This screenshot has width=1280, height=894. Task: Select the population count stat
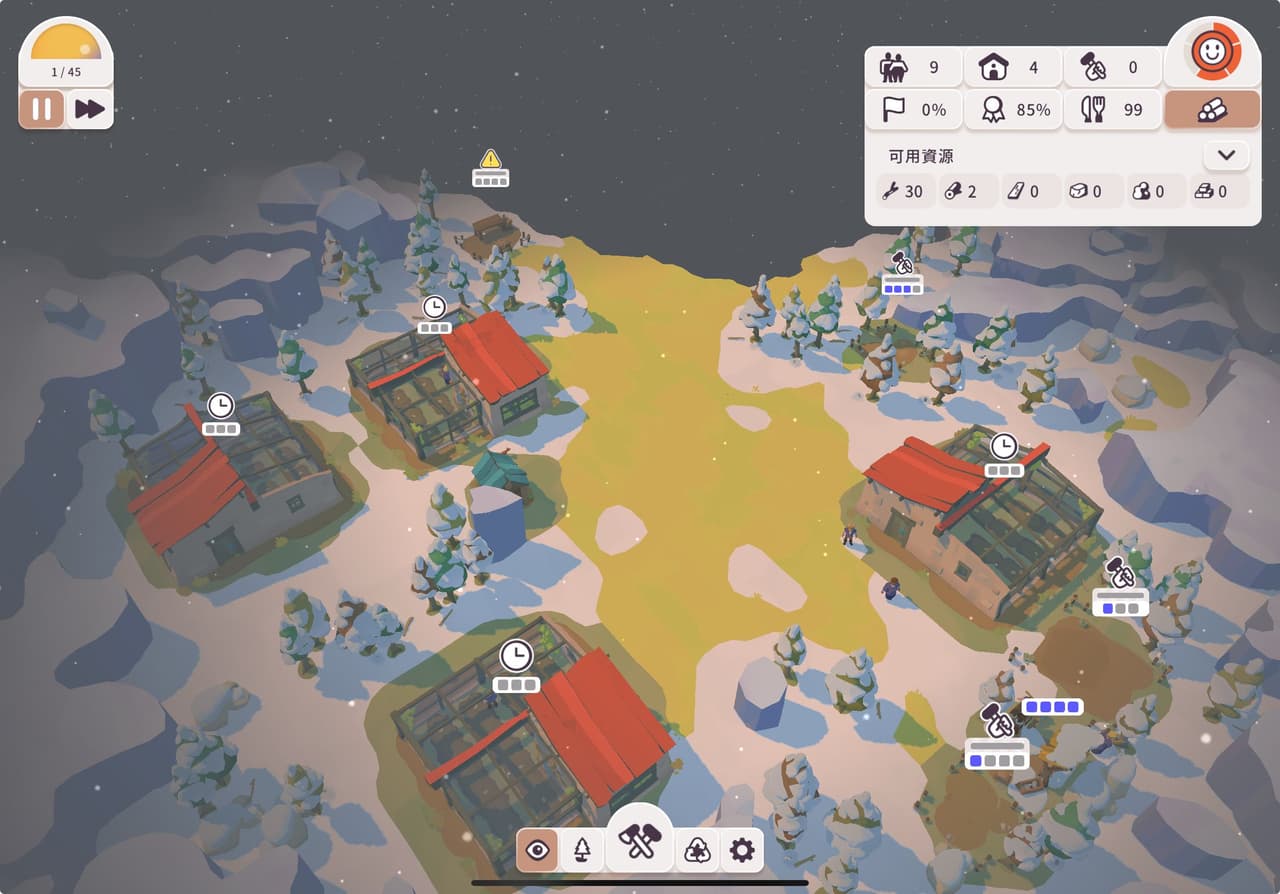tap(912, 68)
